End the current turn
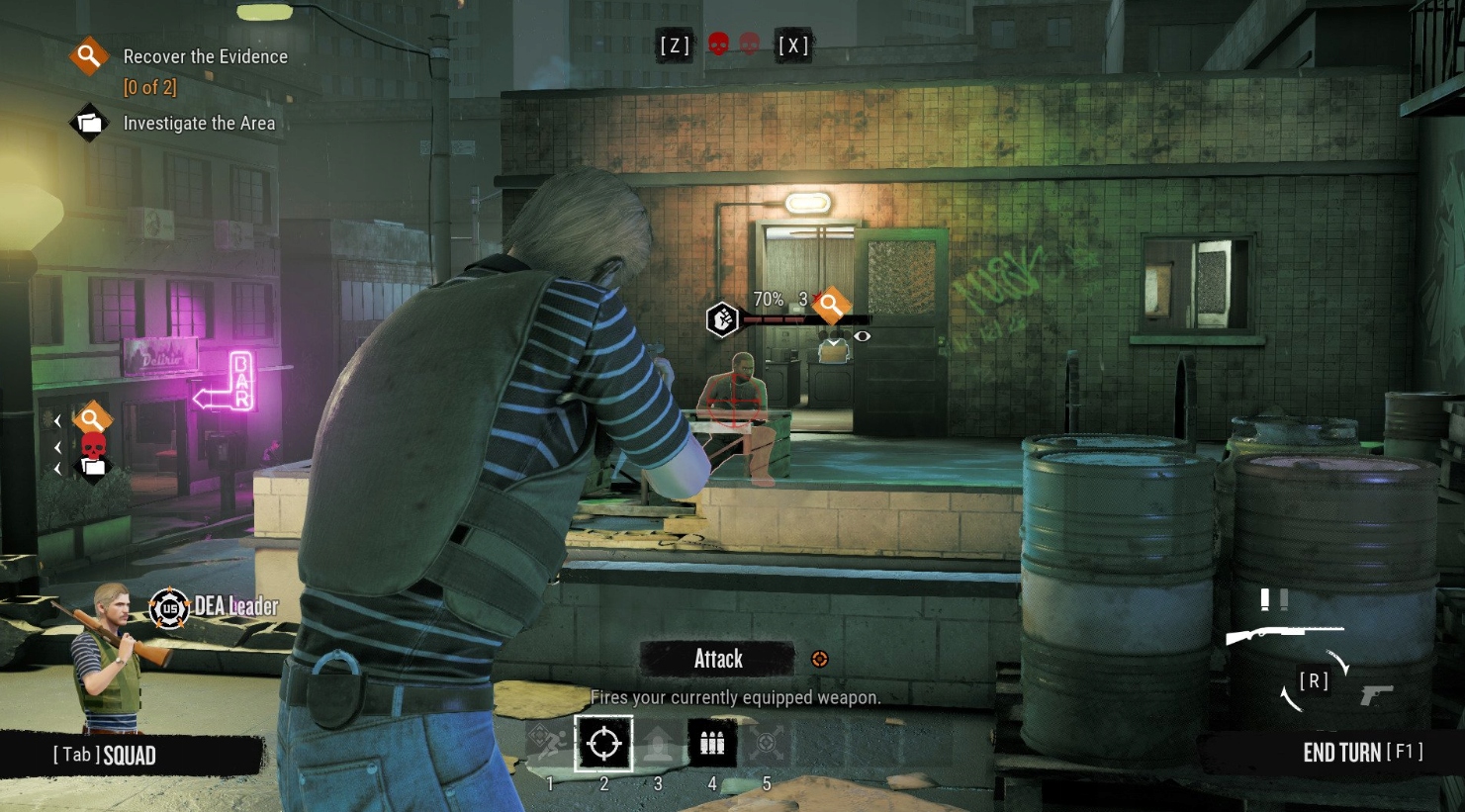 [x=1362, y=753]
